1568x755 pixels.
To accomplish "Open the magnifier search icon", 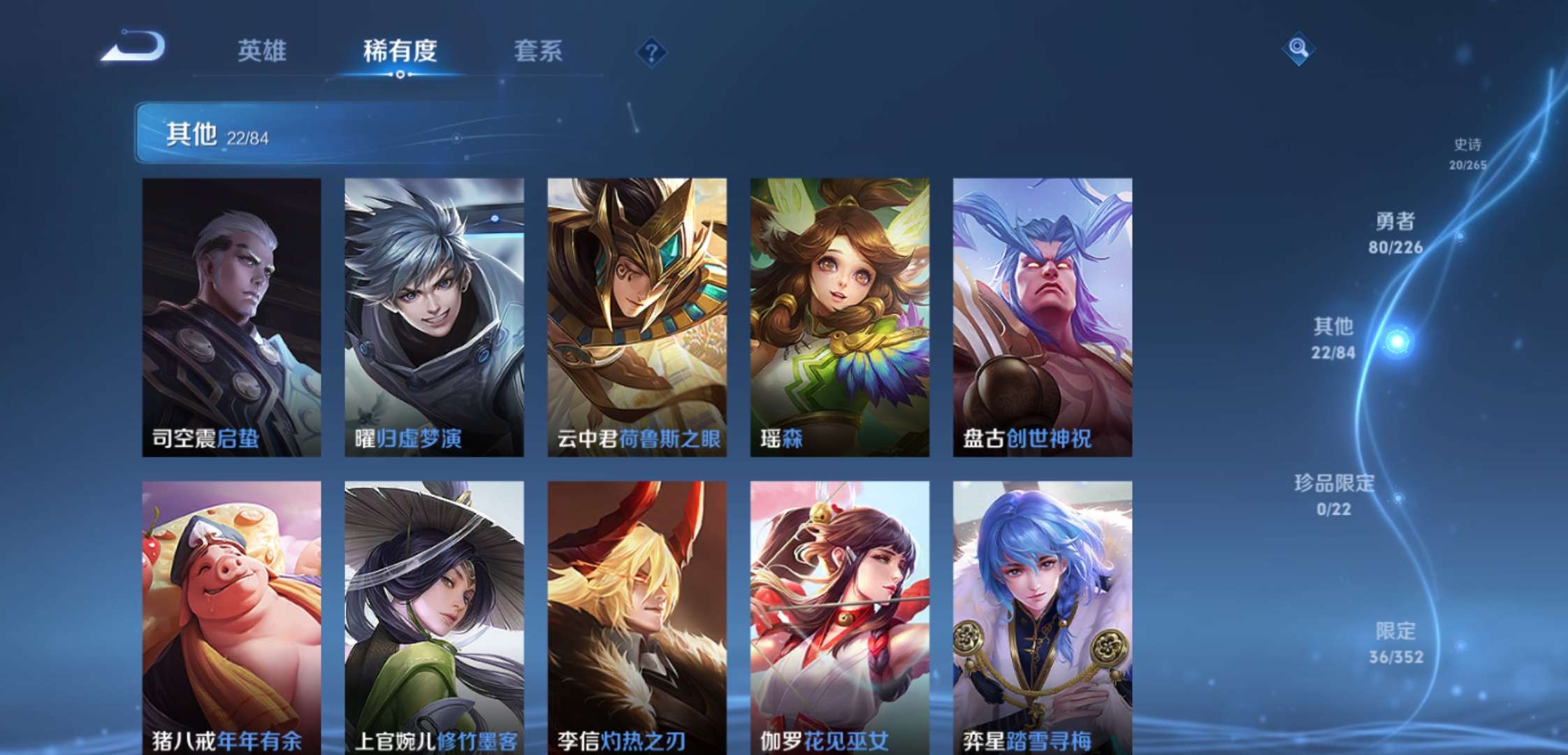I will click(1298, 48).
